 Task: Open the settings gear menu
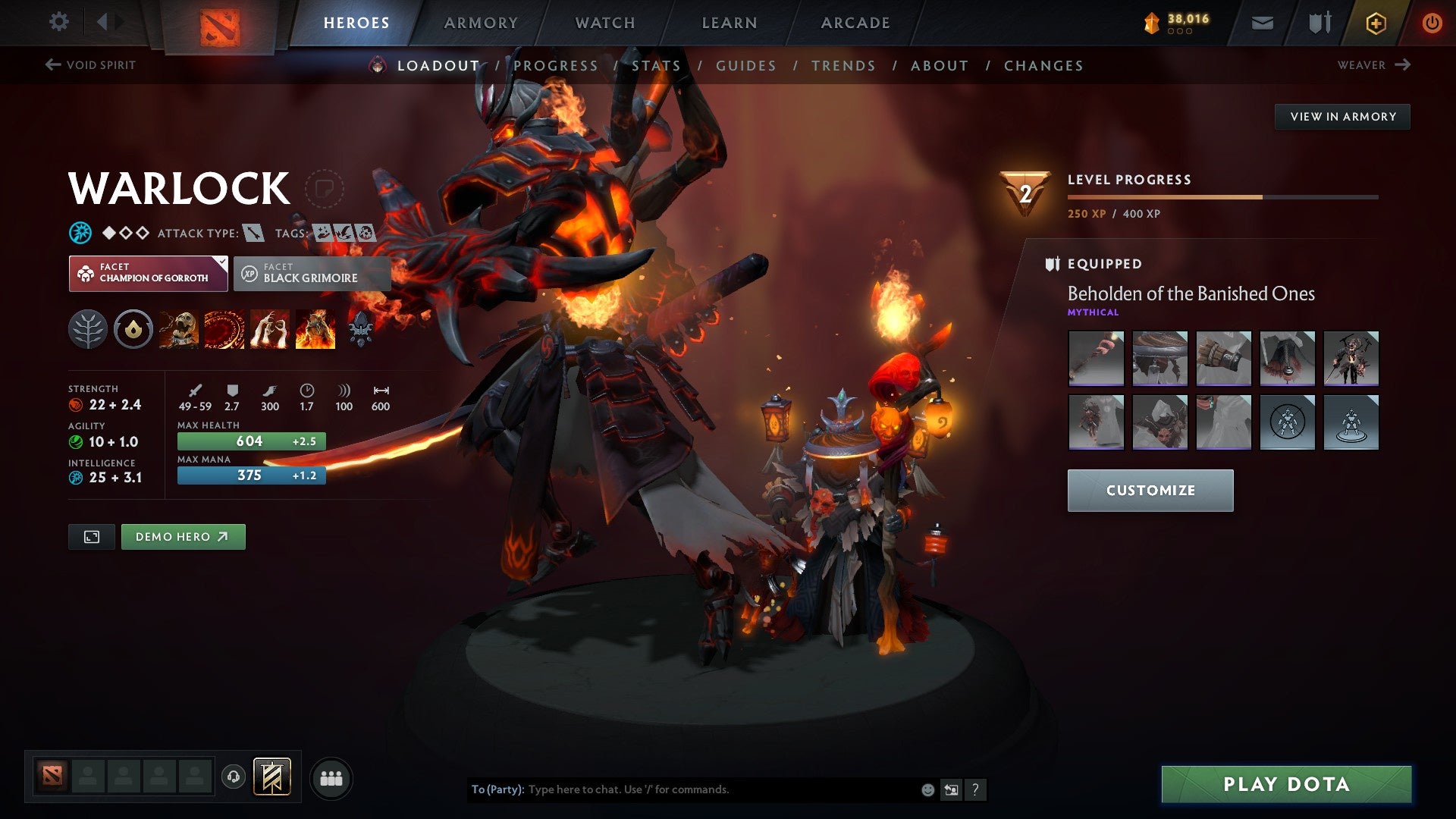pos(58,23)
